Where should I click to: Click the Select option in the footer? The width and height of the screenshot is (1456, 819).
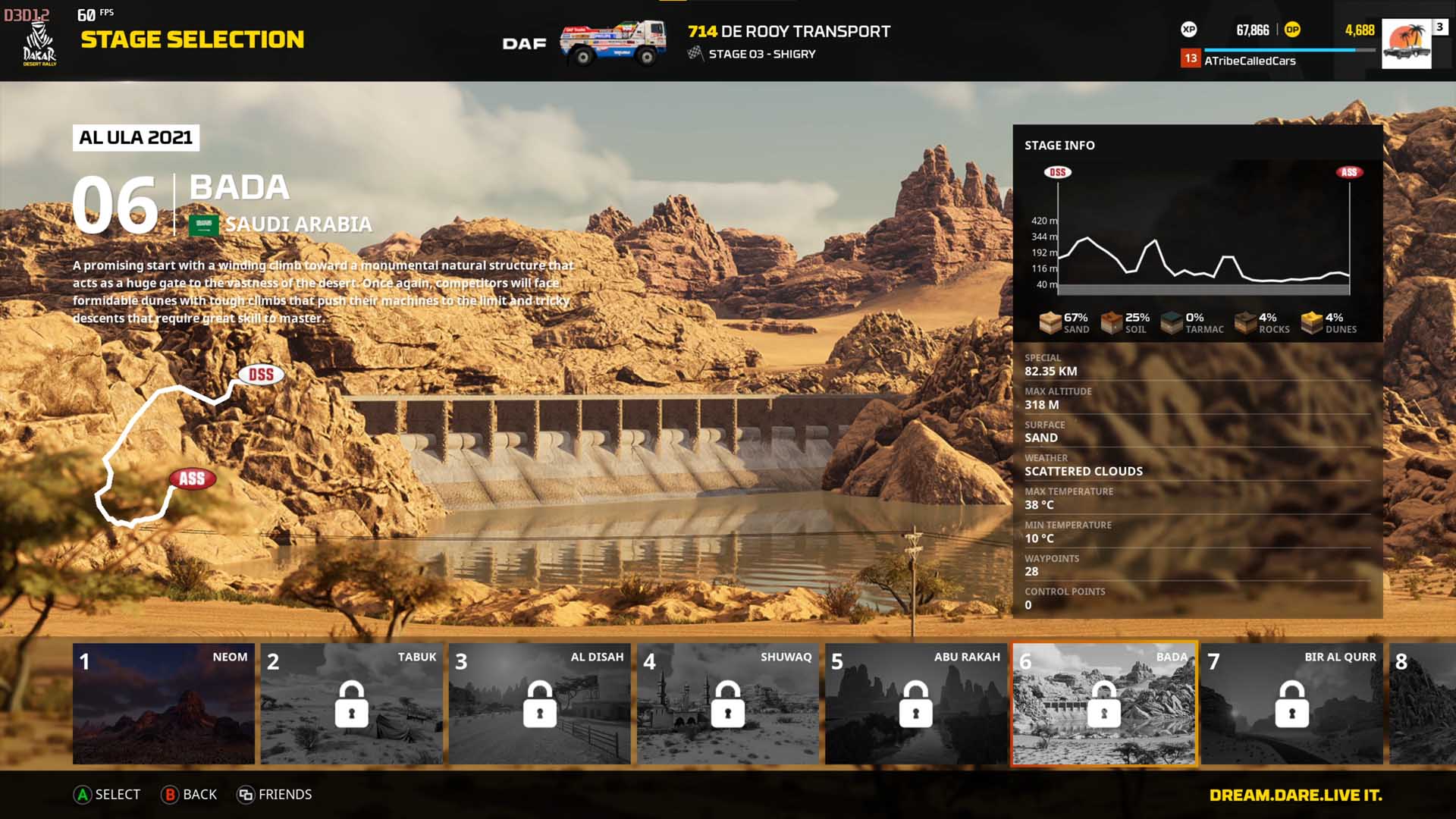point(107,794)
